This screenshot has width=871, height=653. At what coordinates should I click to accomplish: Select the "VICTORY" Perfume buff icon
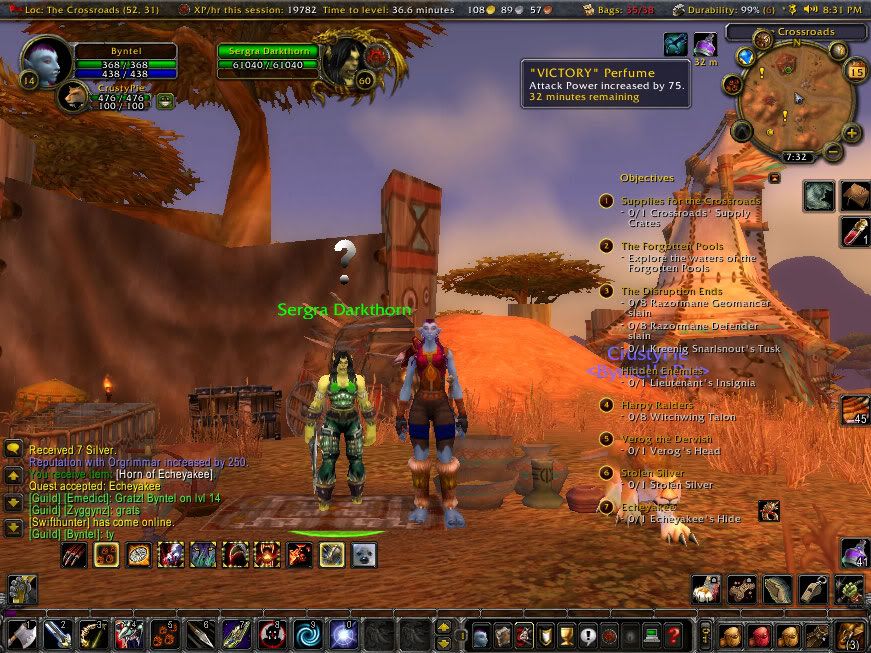click(706, 45)
